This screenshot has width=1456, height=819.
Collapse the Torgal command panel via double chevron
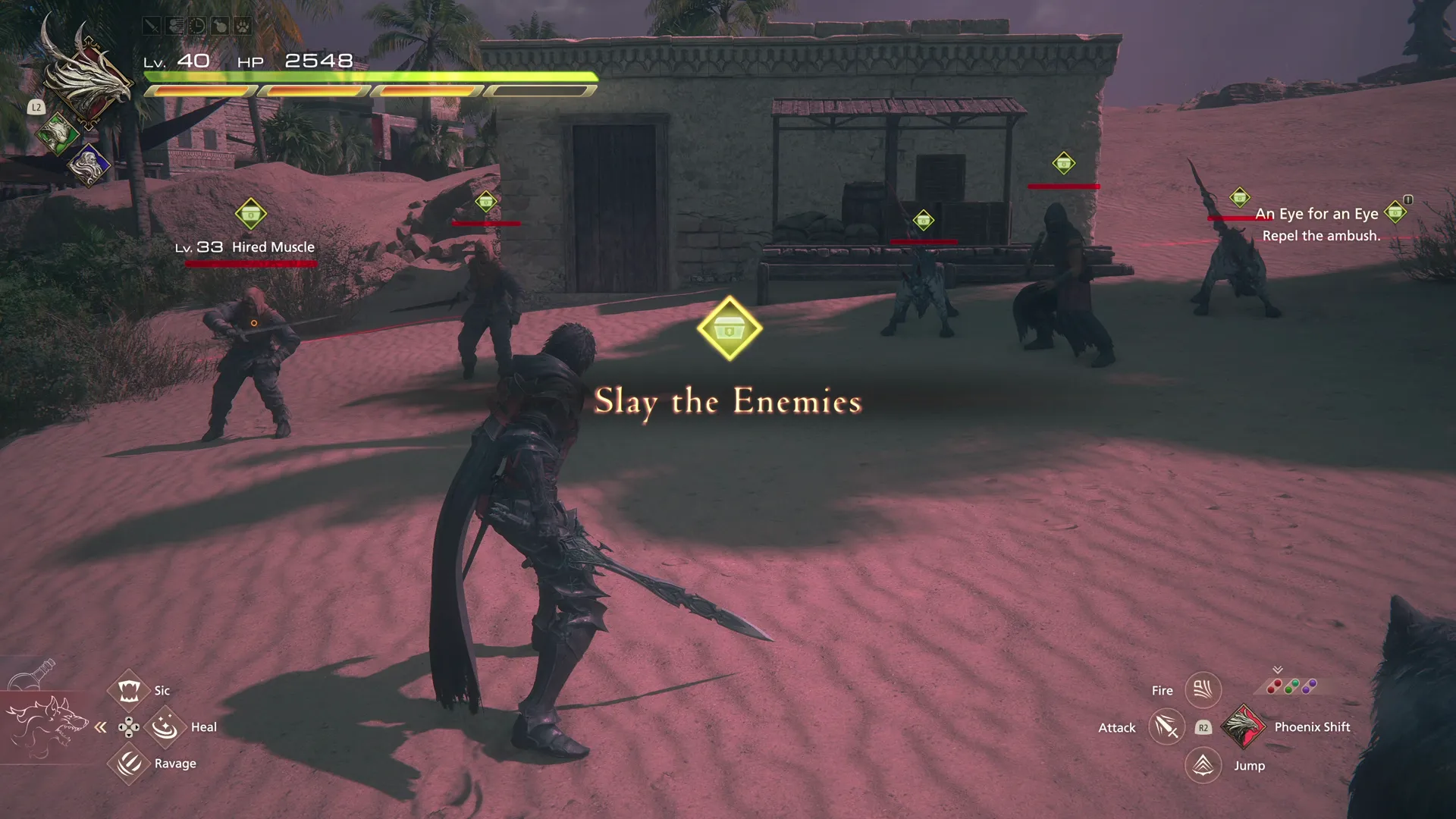point(101,726)
